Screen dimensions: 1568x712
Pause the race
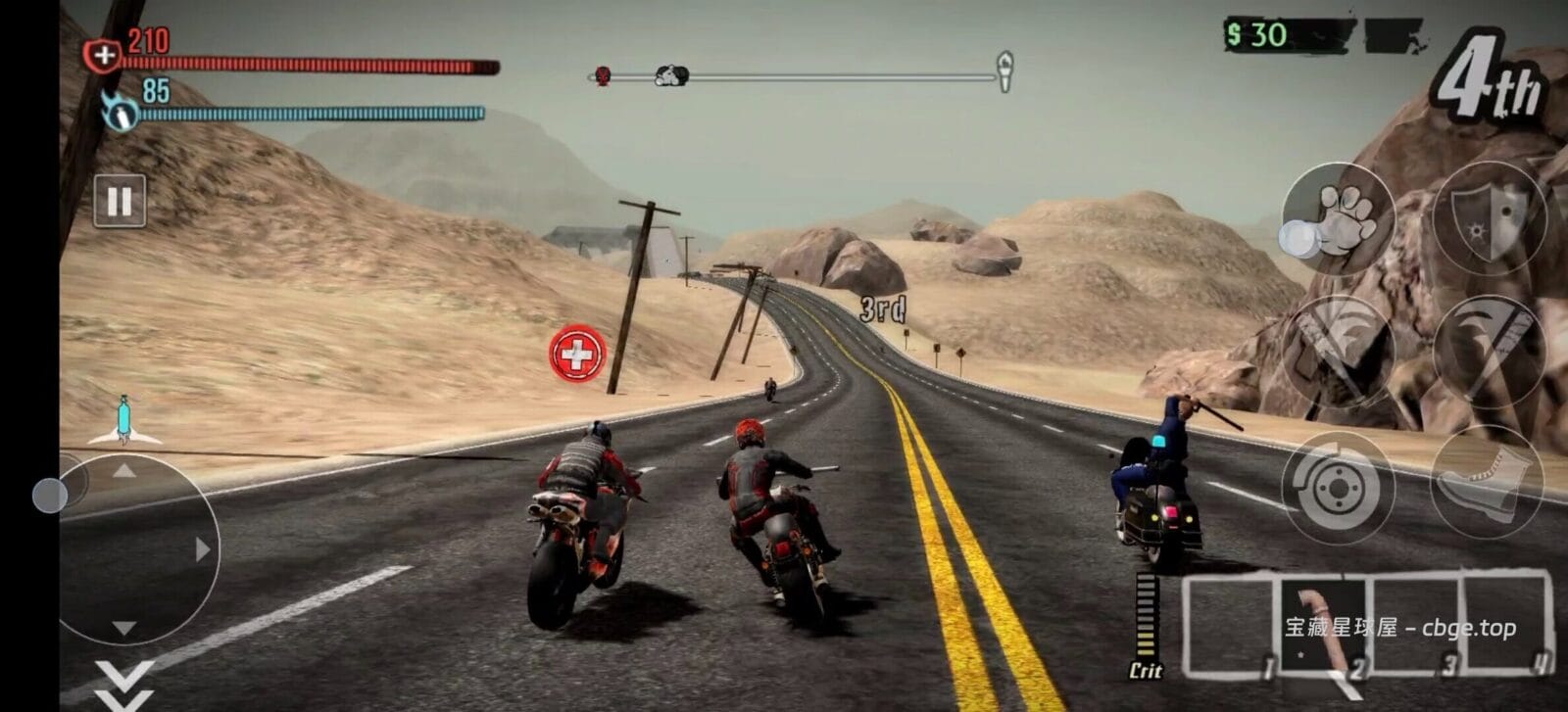(x=120, y=202)
